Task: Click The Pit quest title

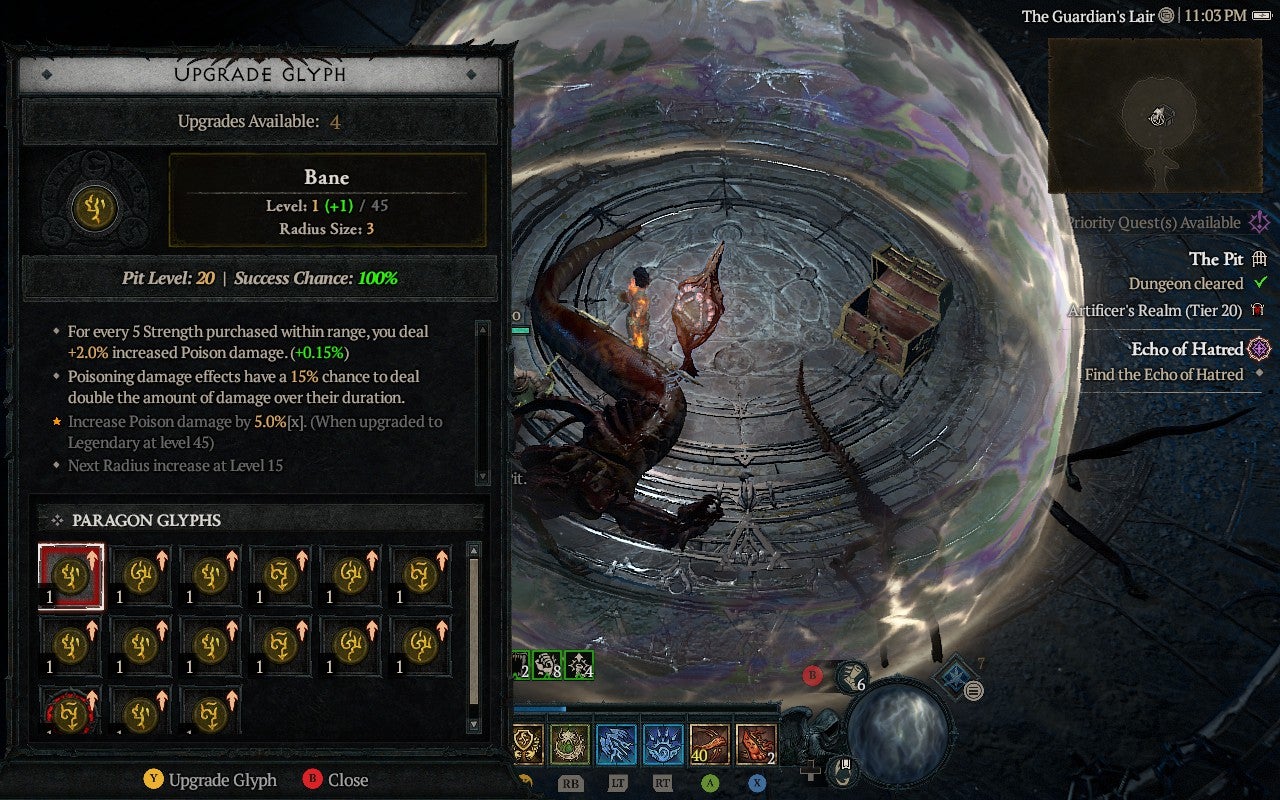Action: [1218, 259]
